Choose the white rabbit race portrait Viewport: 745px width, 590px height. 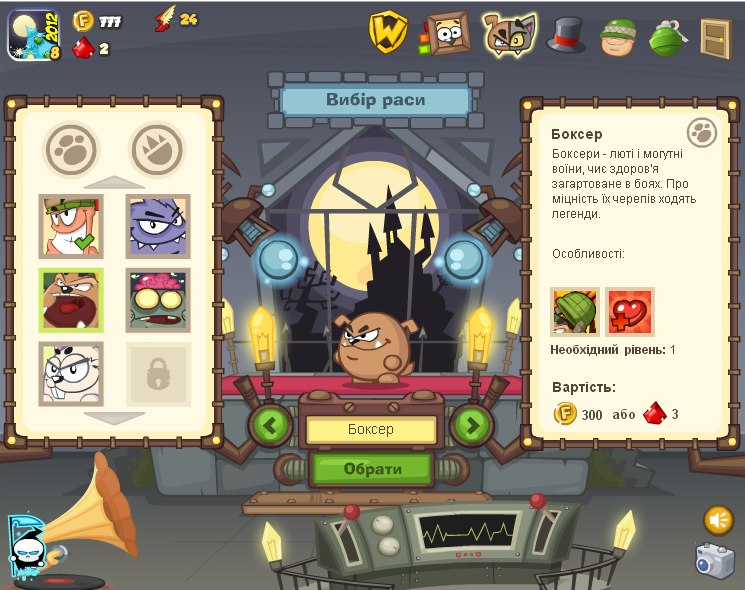(x=71, y=373)
